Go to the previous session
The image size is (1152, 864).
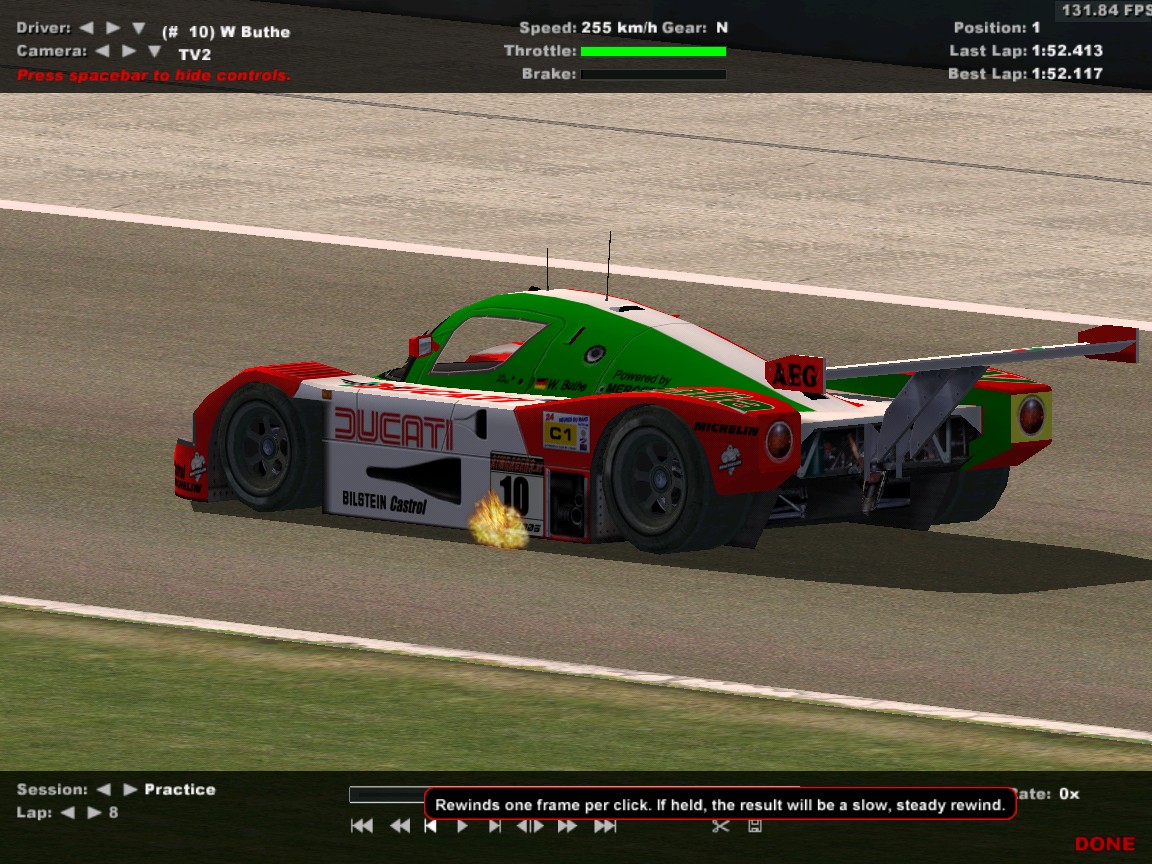coord(103,789)
